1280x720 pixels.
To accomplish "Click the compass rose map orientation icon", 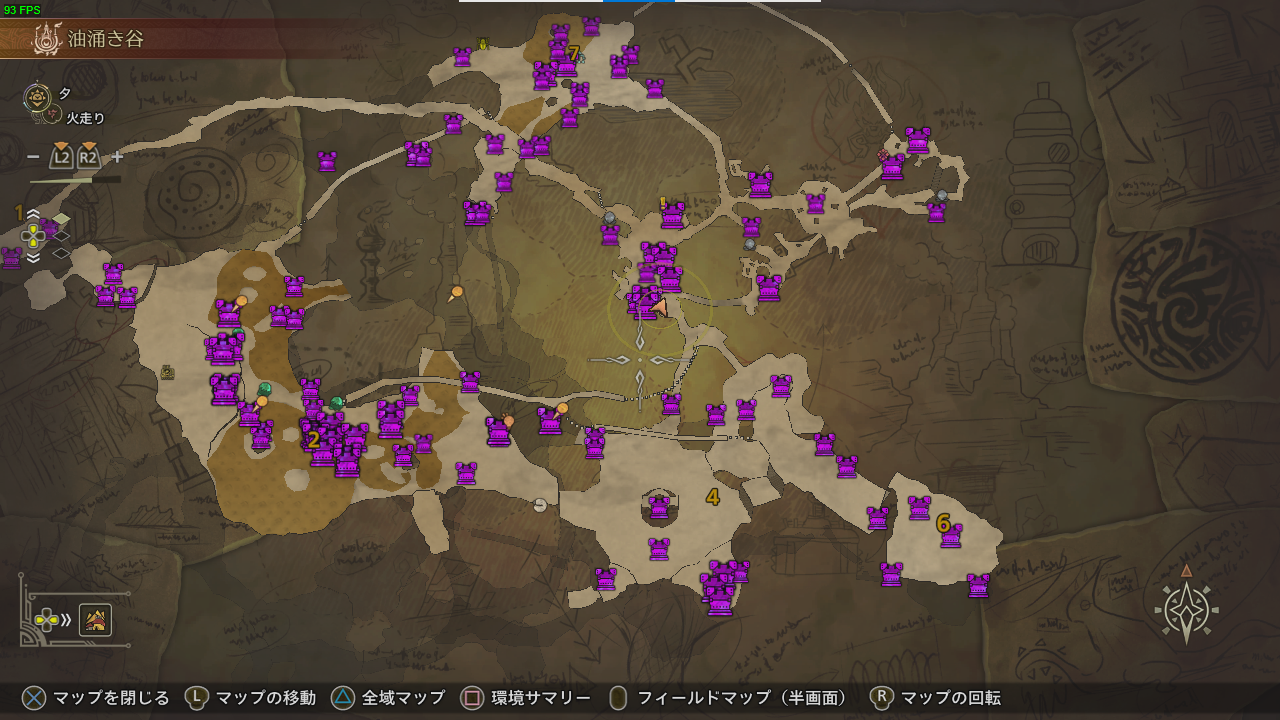I will (1186, 608).
